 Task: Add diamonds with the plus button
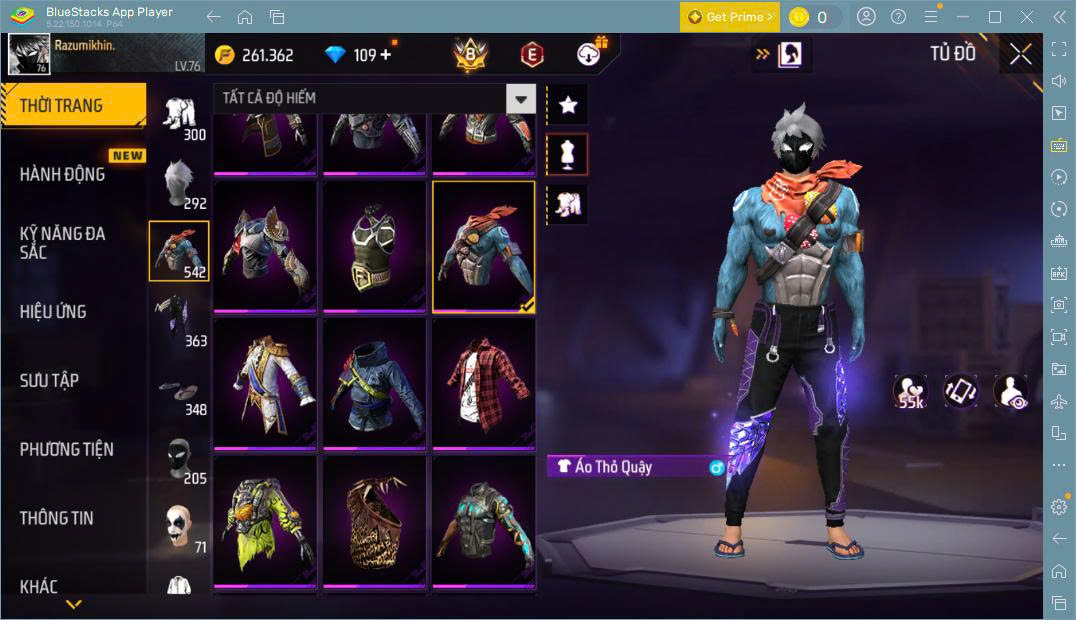[x=386, y=55]
